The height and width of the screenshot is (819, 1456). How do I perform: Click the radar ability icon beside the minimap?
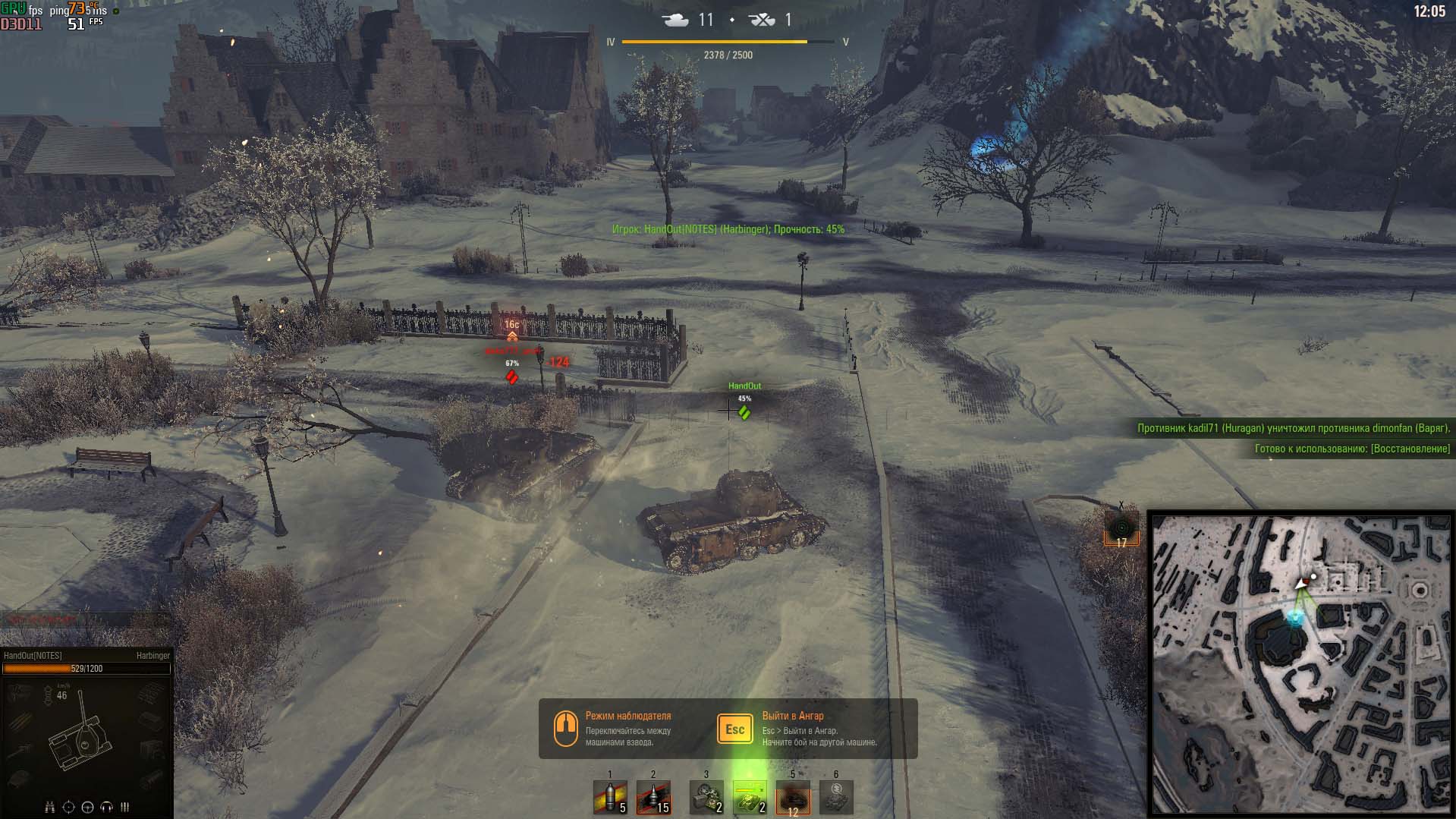click(x=1121, y=528)
